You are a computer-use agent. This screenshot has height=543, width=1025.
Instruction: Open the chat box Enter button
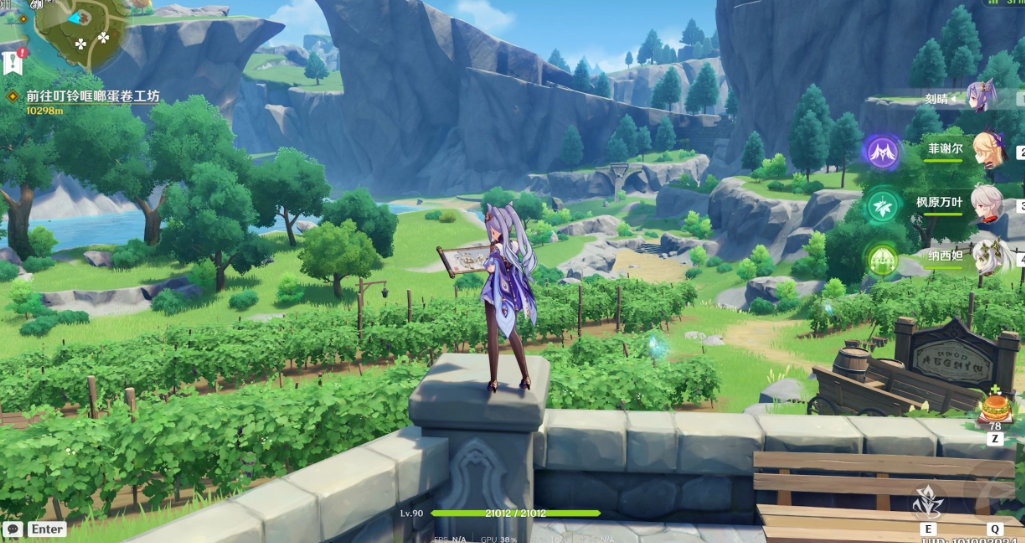(x=36, y=529)
